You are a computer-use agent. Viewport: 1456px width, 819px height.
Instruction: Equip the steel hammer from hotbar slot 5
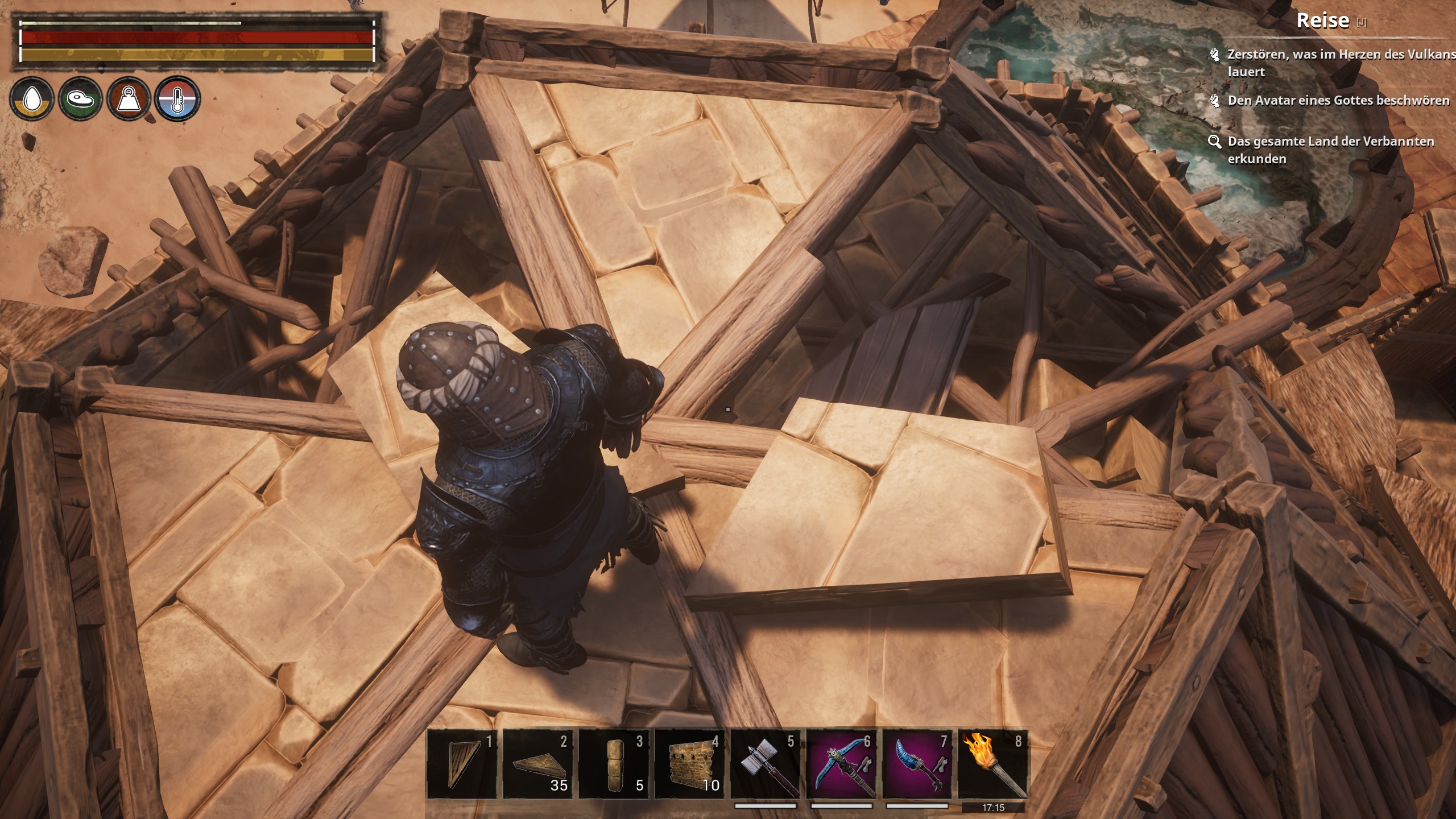click(766, 763)
